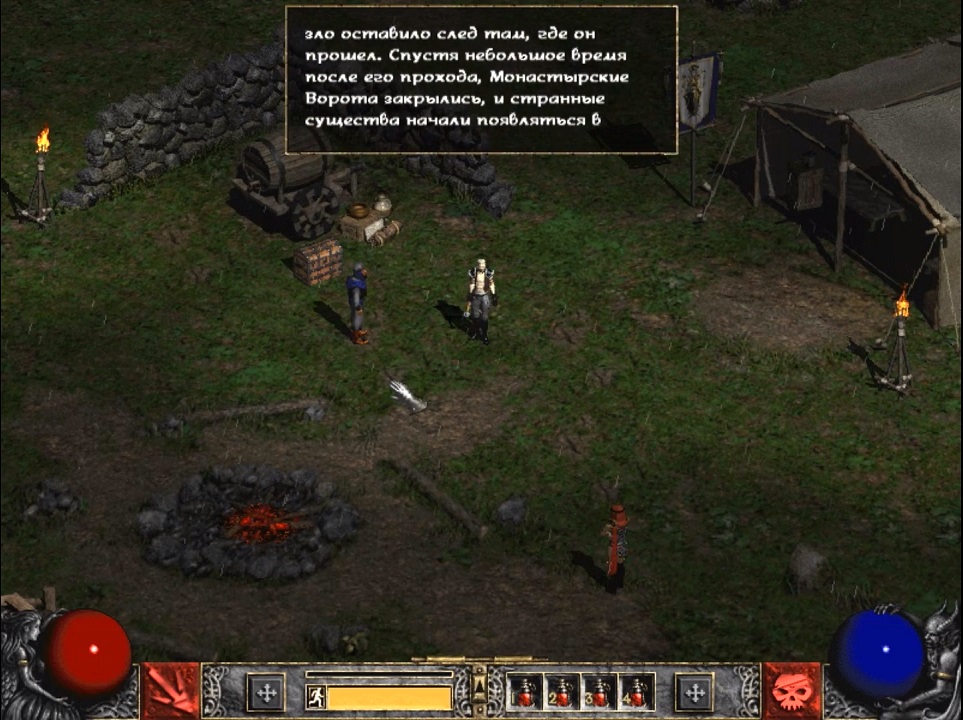Image resolution: width=963 pixels, height=720 pixels.
Task: Drink the red potion in belt slot 4
Action: tap(637, 691)
